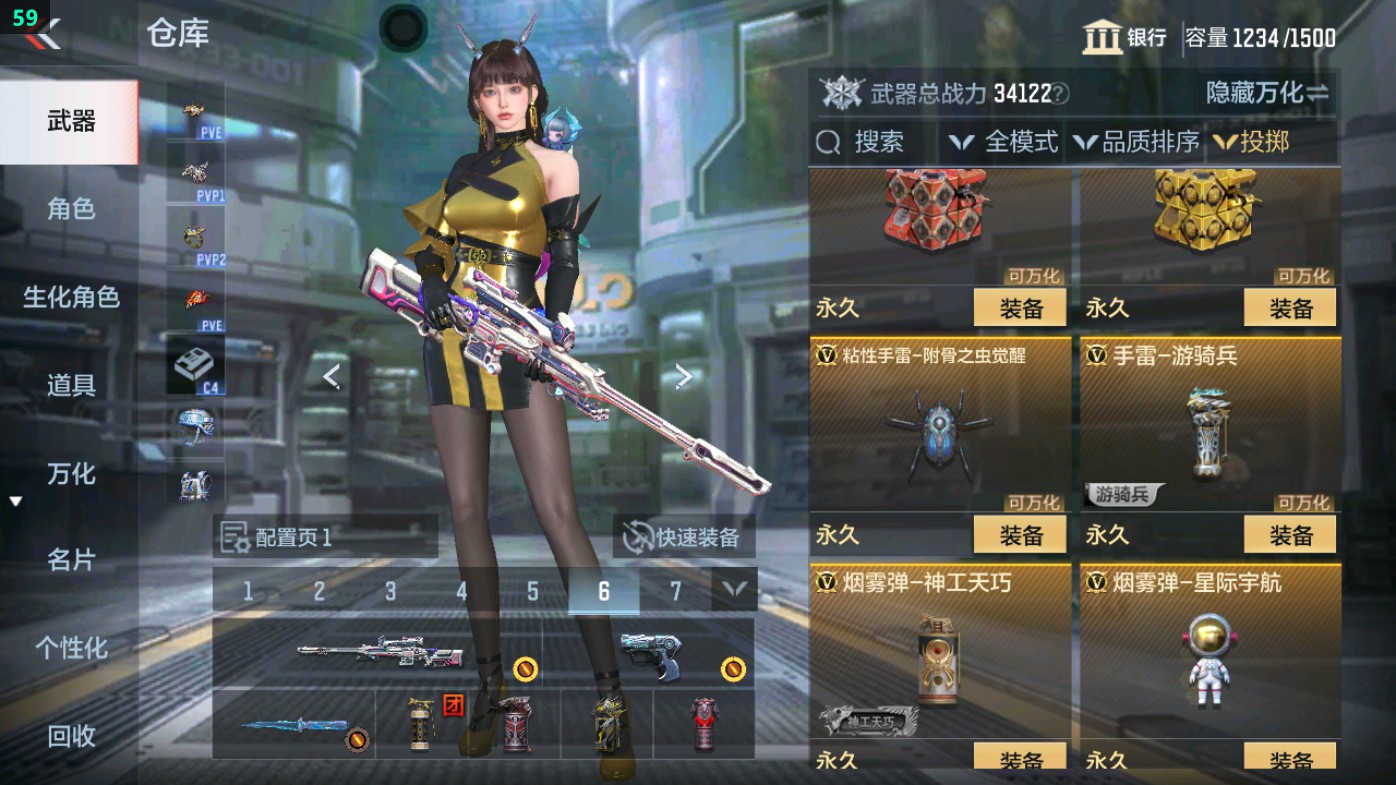Click the search magnifier icon
This screenshot has width=1396, height=785.
pos(829,142)
